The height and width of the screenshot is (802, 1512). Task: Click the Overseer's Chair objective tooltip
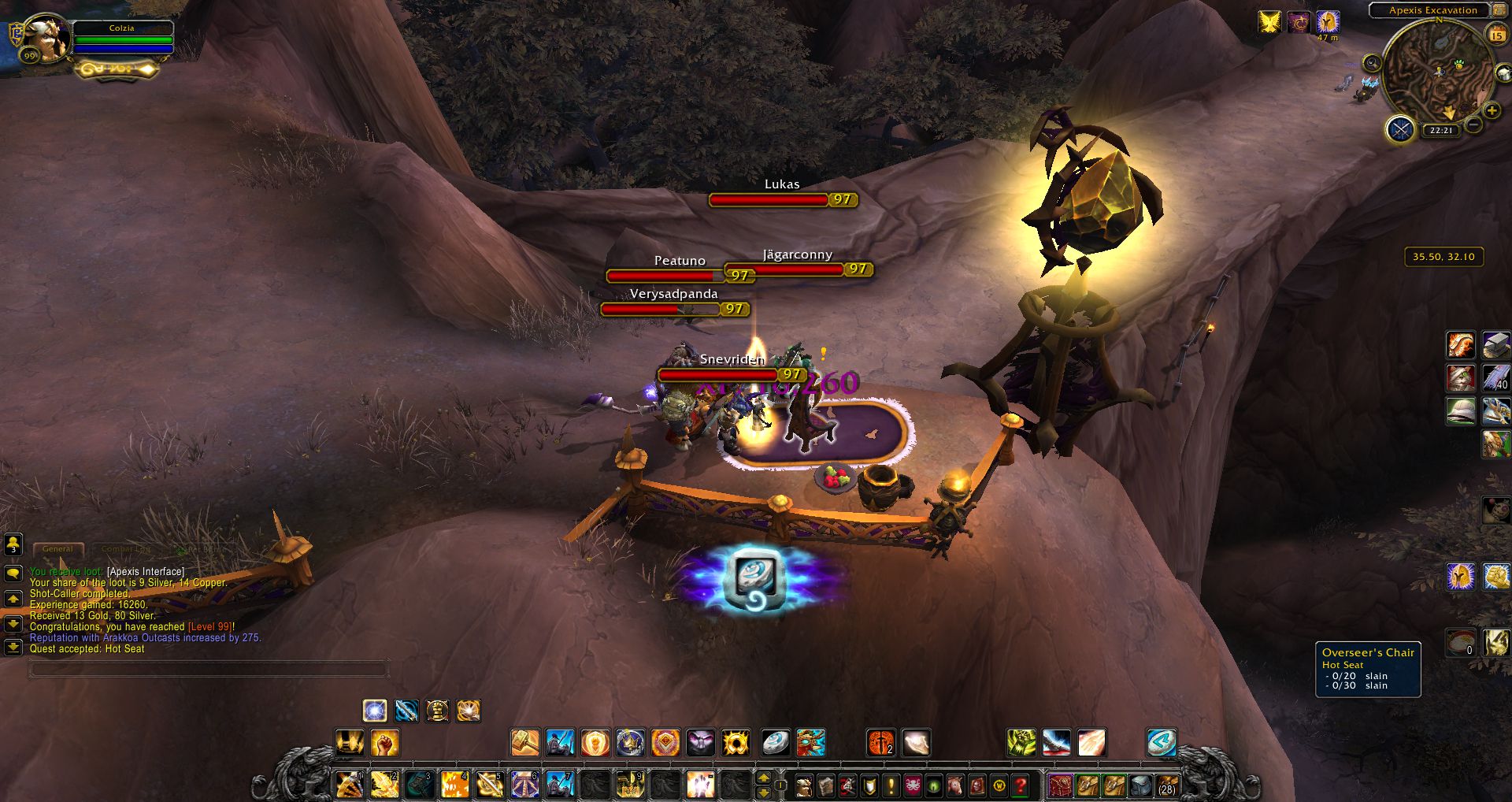tap(1368, 669)
